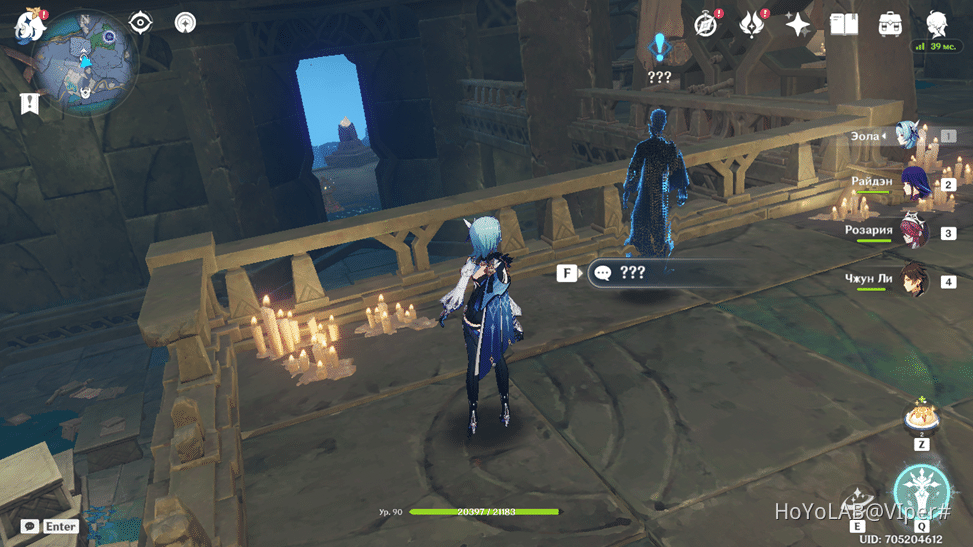Open the chat box speech bubble
973x547 pixels.
point(31,526)
